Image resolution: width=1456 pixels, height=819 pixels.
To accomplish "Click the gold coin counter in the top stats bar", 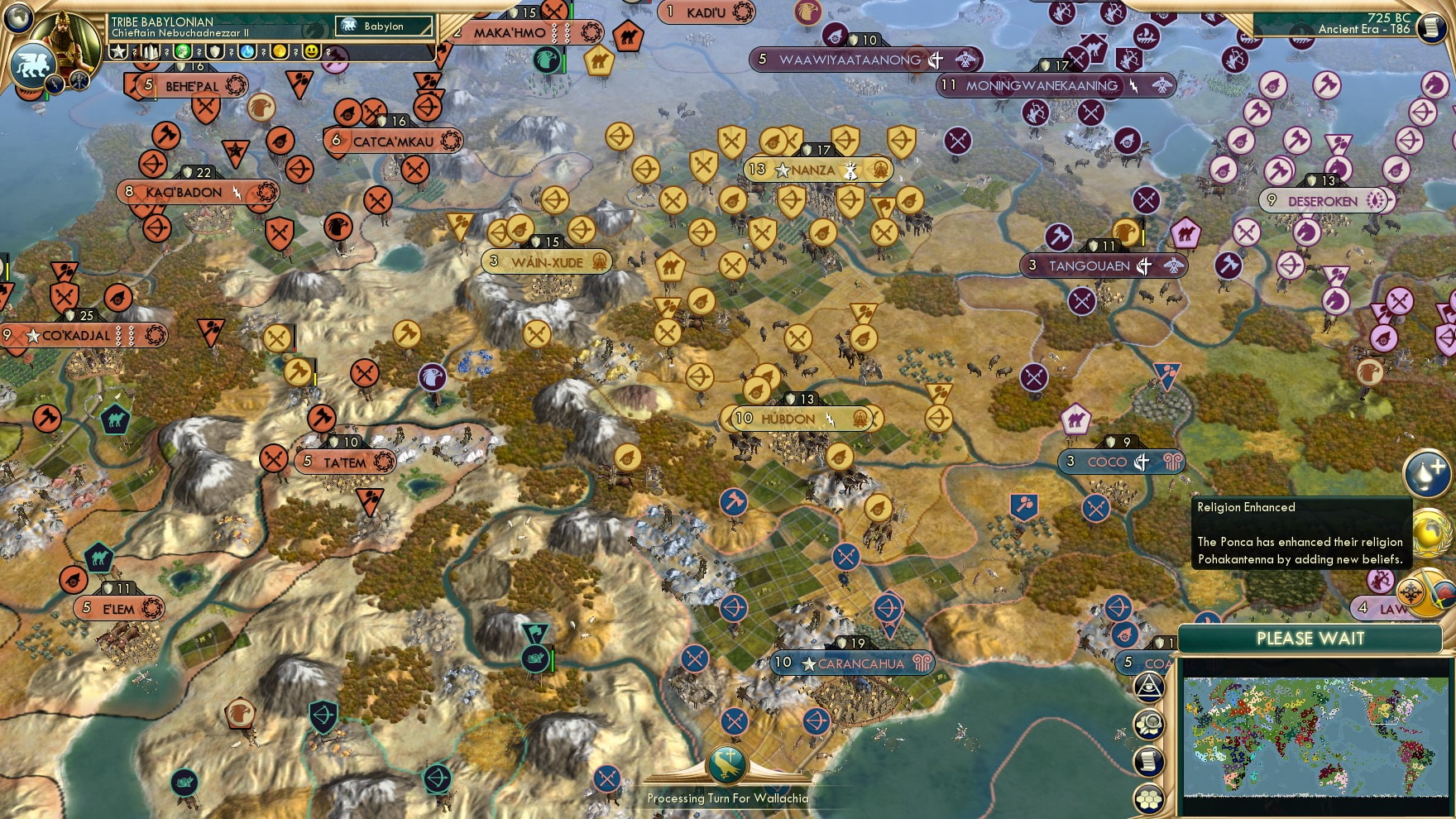I will pyautogui.click(x=281, y=50).
